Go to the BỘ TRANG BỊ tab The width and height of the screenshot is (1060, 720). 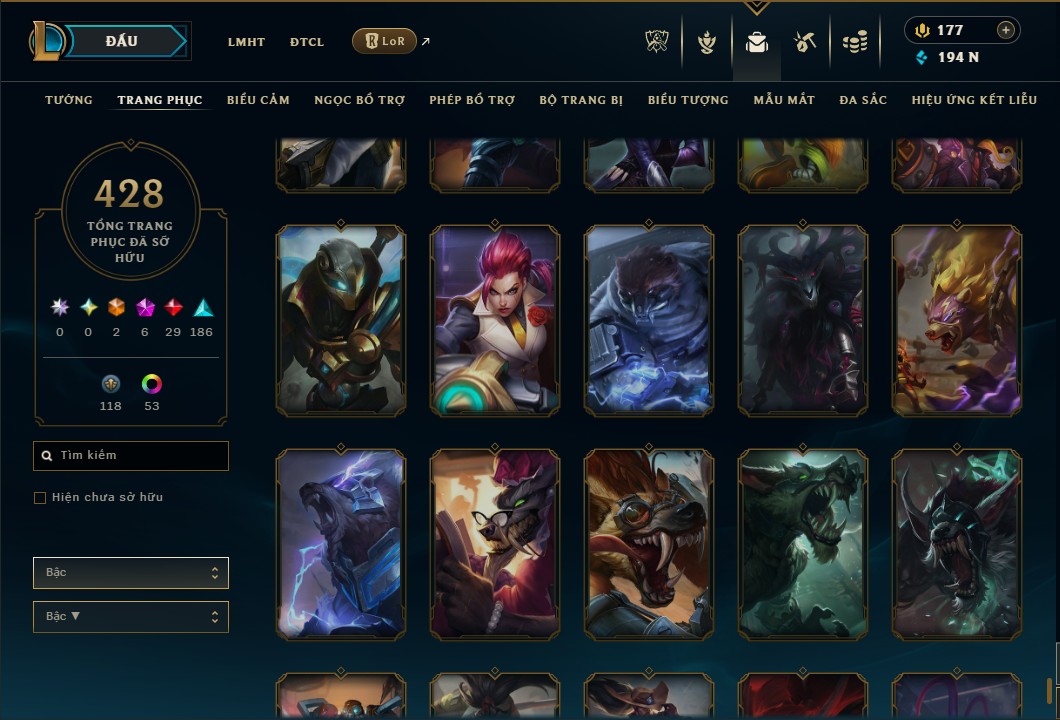[x=581, y=100]
